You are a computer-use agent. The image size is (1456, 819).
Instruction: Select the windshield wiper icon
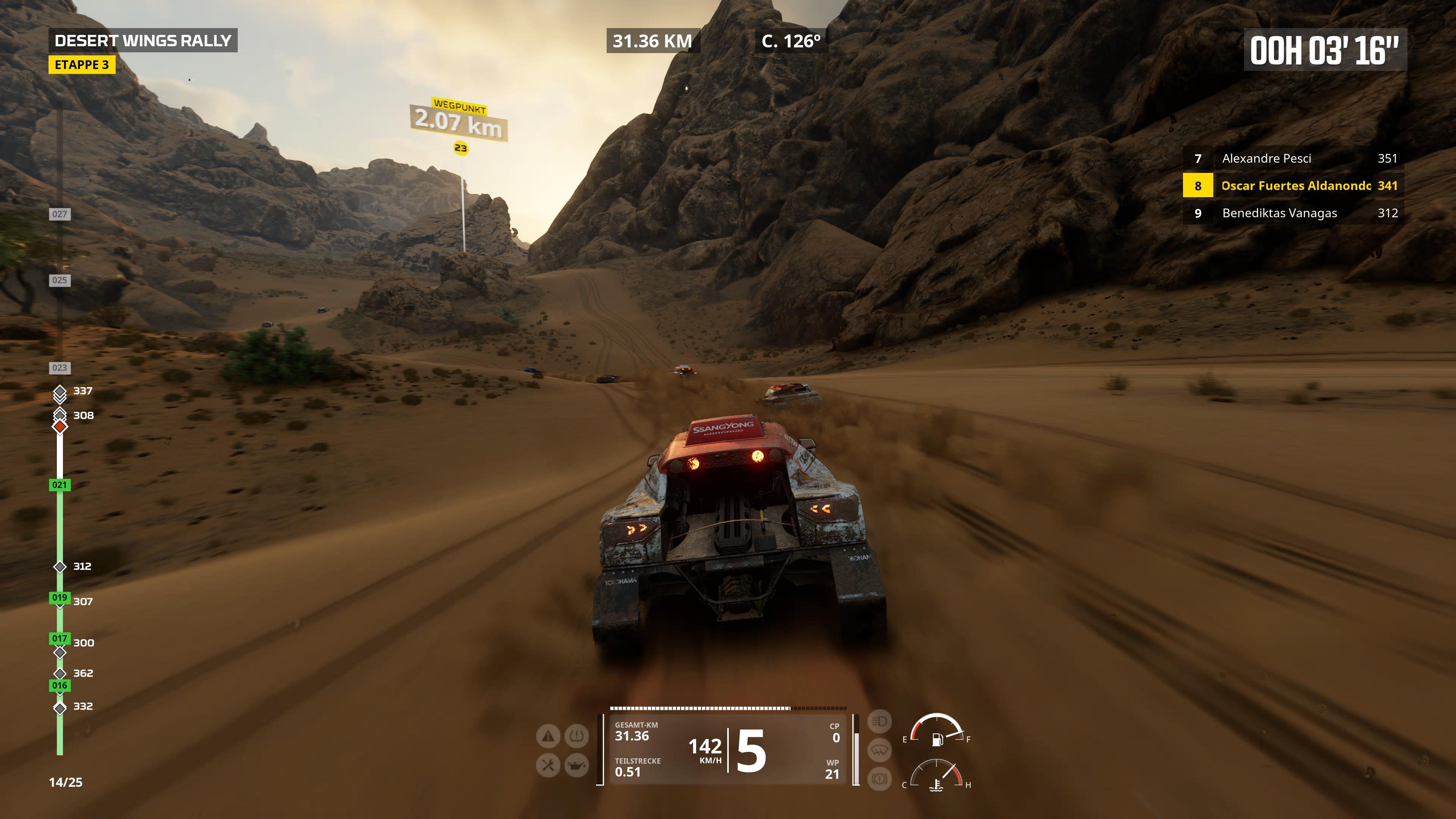click(880, 751)
